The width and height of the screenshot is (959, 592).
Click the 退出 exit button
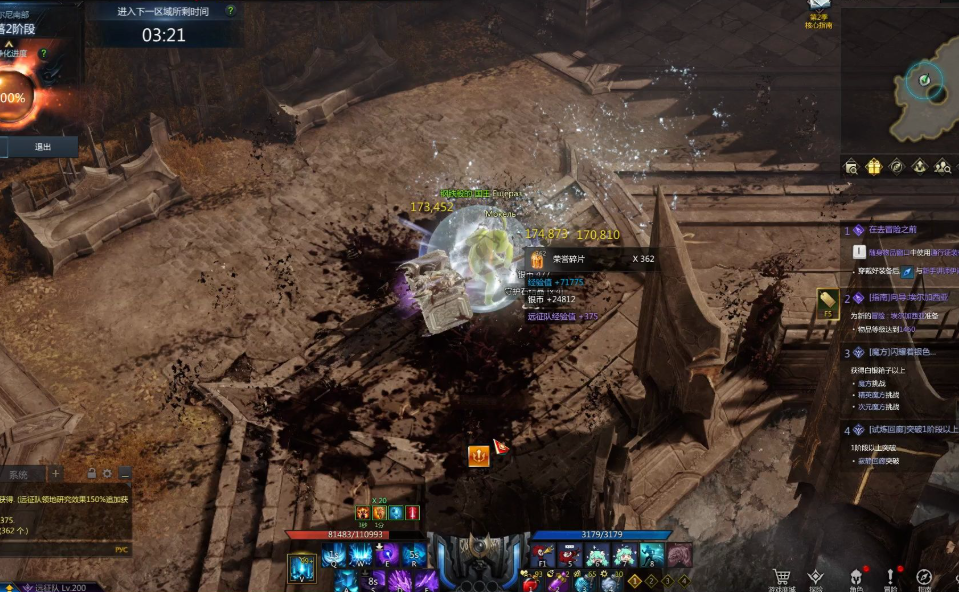pyautogui.click(x=42, y=146)
